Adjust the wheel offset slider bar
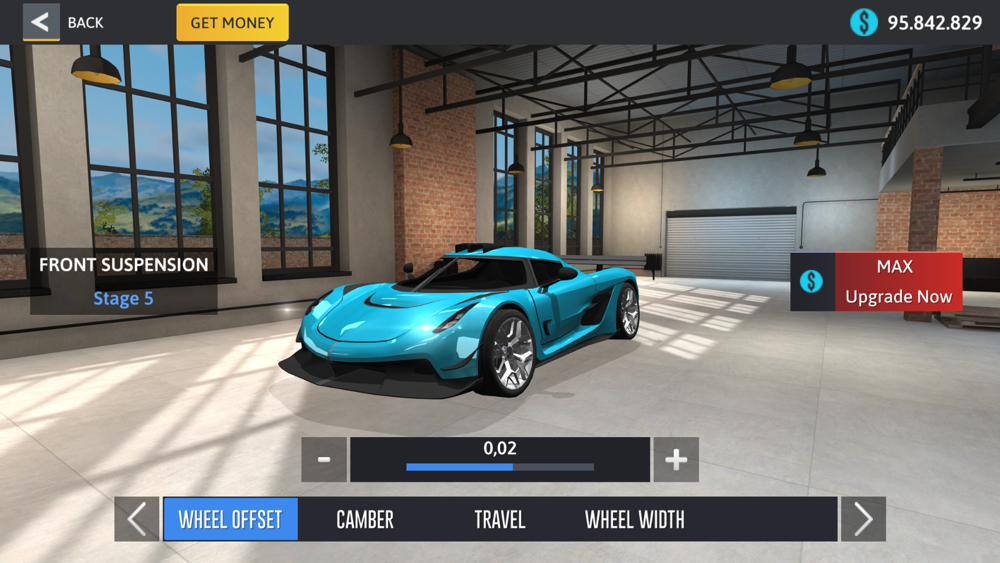Image resolution: width=1000 pixels, height=563 pixels. 500,467
